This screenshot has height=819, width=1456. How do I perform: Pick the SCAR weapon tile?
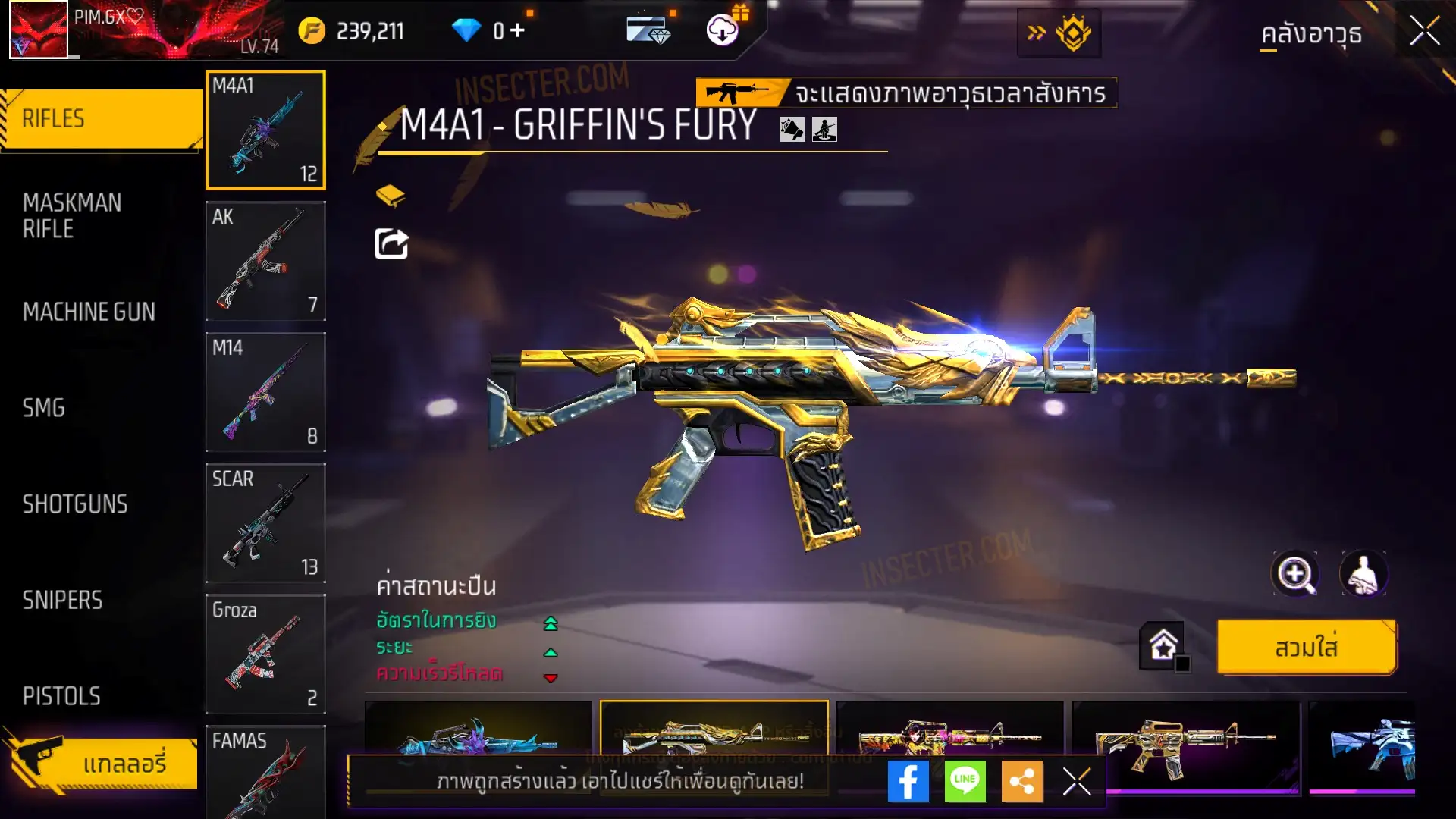(265, 523)
